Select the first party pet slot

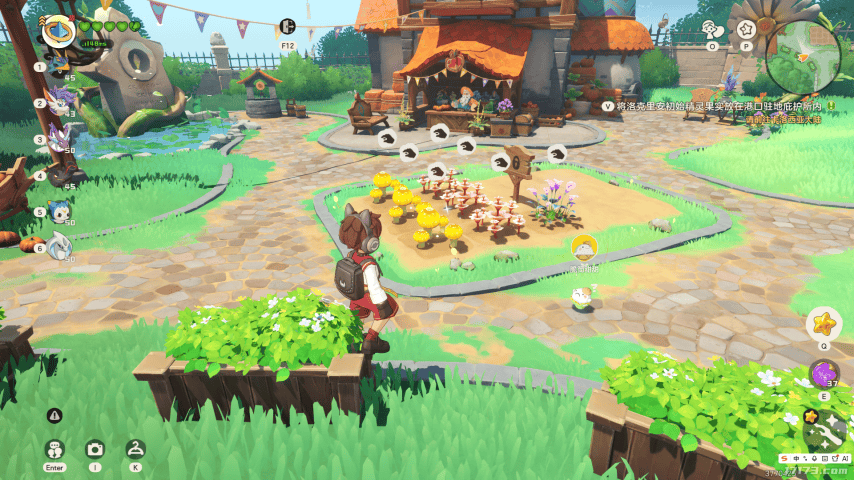tap(60, 65)
